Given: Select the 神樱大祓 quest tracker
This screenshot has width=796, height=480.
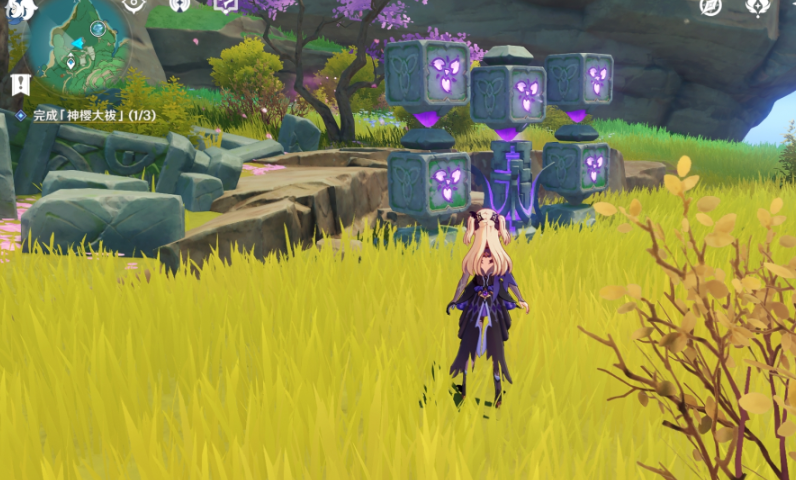Looking at the screenshot, I should tap(84, 115).
